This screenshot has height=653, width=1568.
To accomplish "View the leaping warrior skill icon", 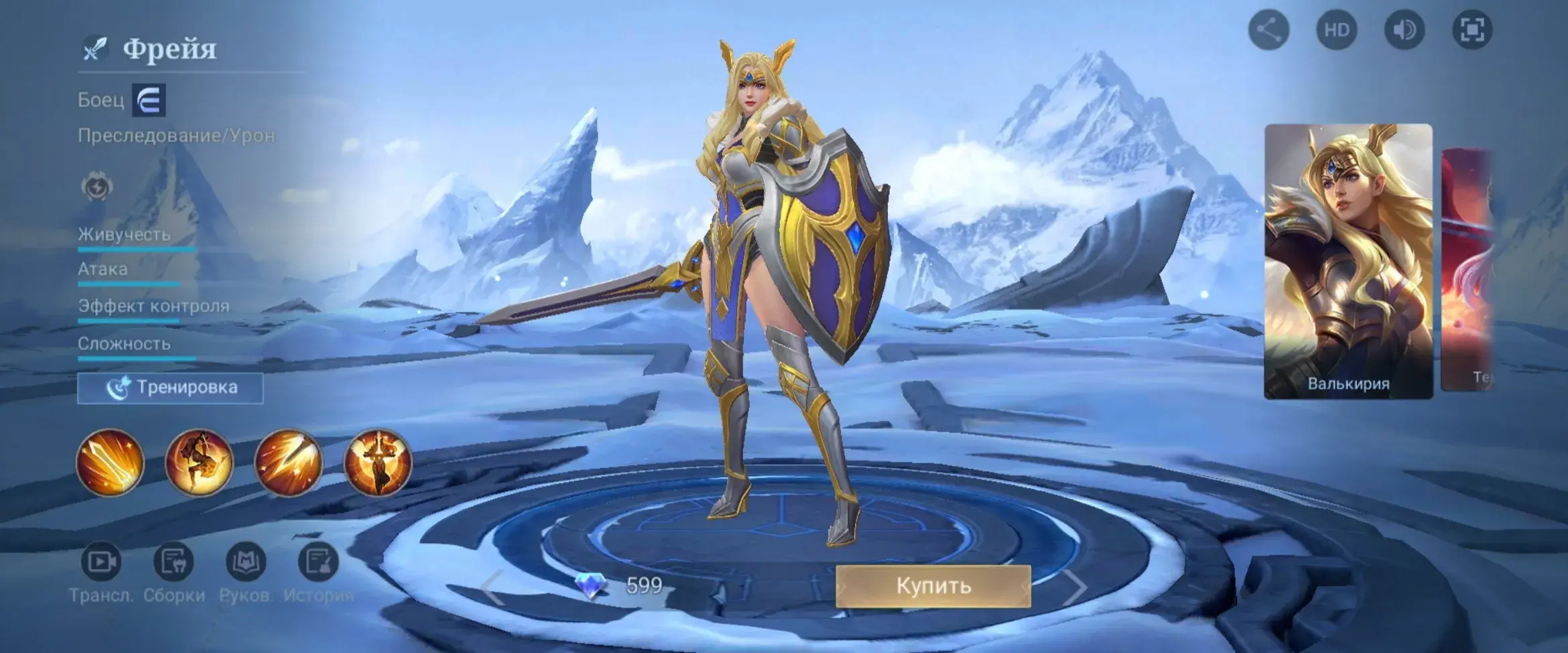I will (199, 463).
